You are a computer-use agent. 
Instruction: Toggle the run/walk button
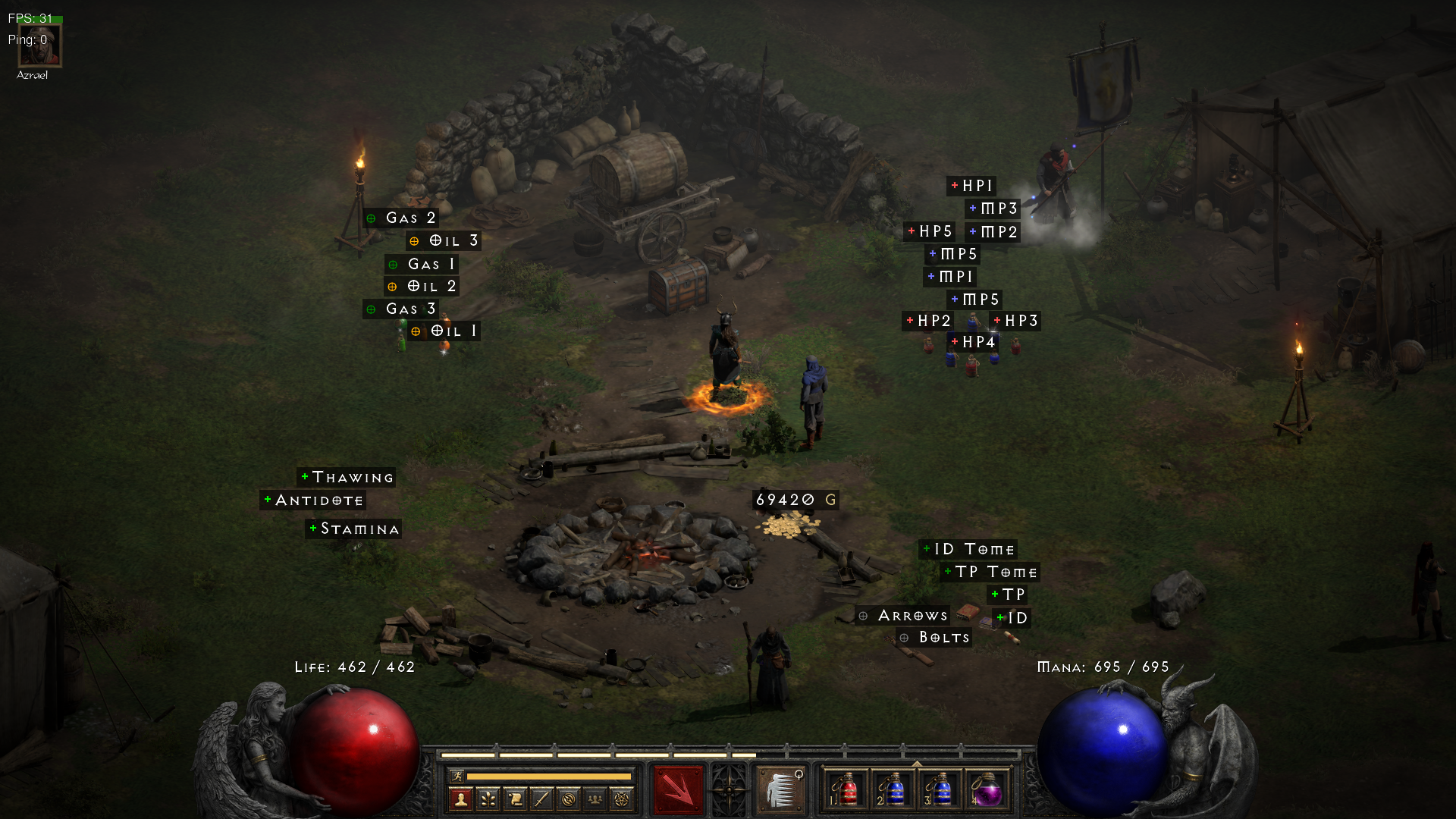coord(457,776)
